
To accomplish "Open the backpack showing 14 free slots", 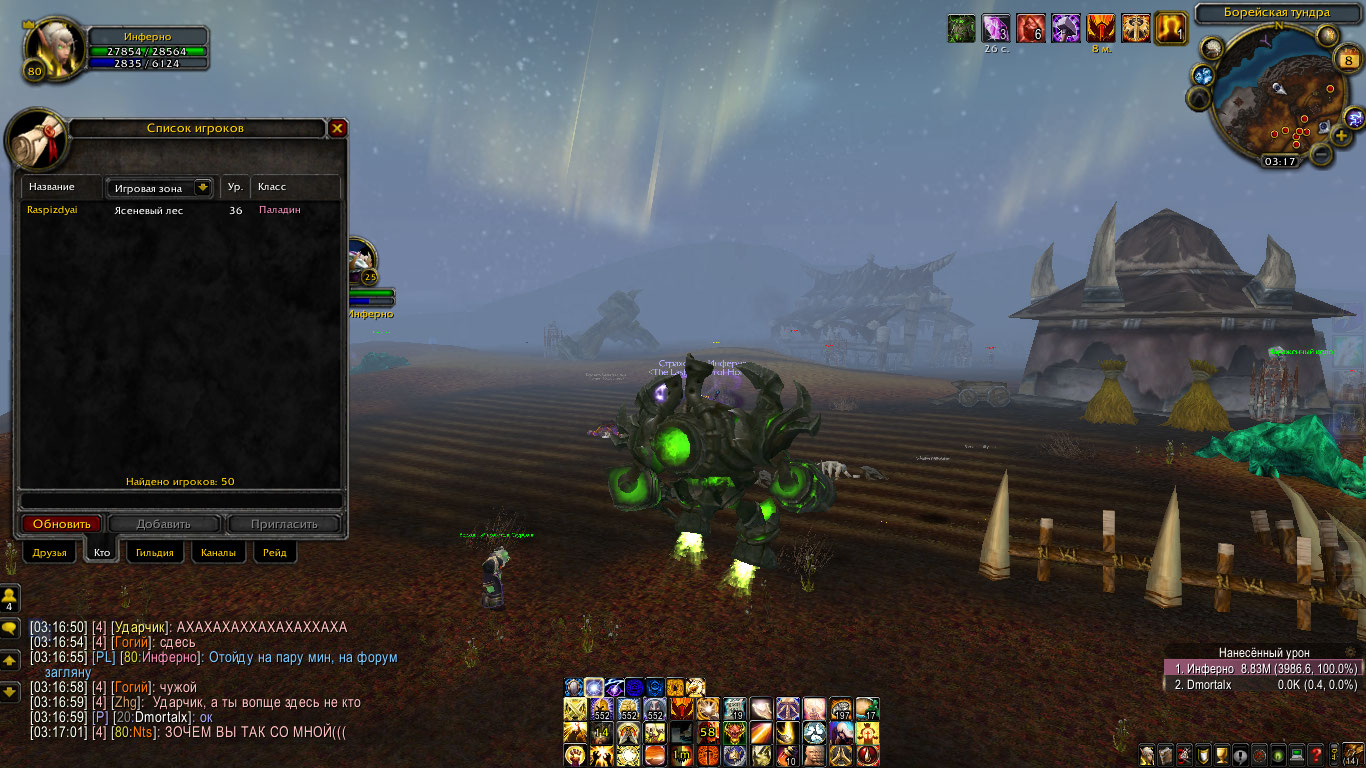I will [1352, 753].
